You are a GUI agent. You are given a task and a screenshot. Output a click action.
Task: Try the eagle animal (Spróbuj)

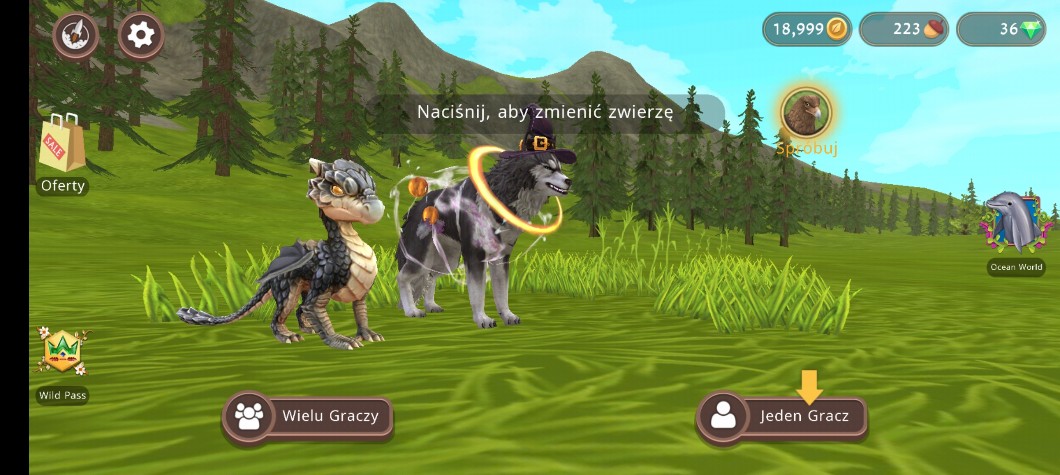[x=805, y=113]
